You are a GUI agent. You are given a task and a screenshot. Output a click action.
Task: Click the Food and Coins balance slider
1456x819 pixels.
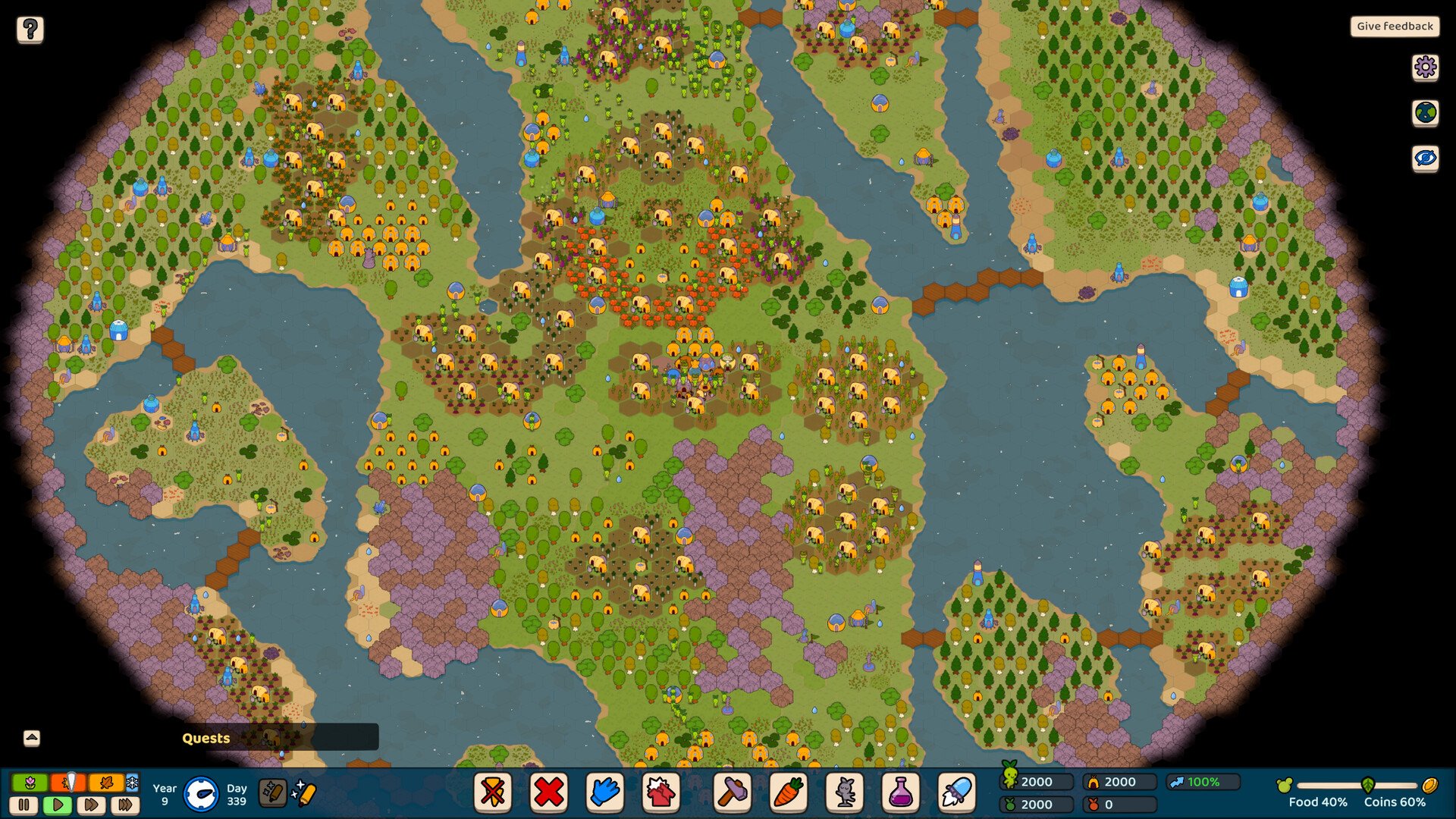click(x=1357, y=786)
